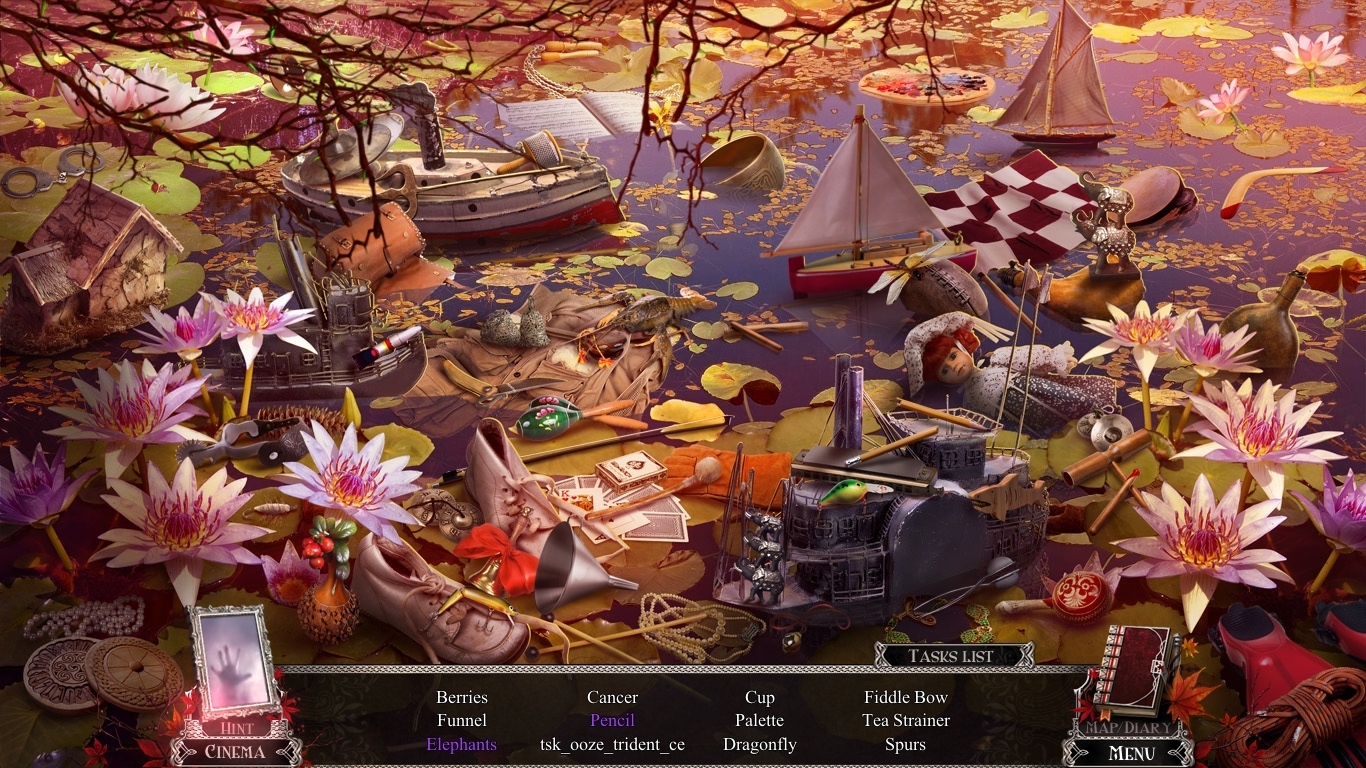Show the Tasks List
1366x768 pixels.
click(951, 656)
